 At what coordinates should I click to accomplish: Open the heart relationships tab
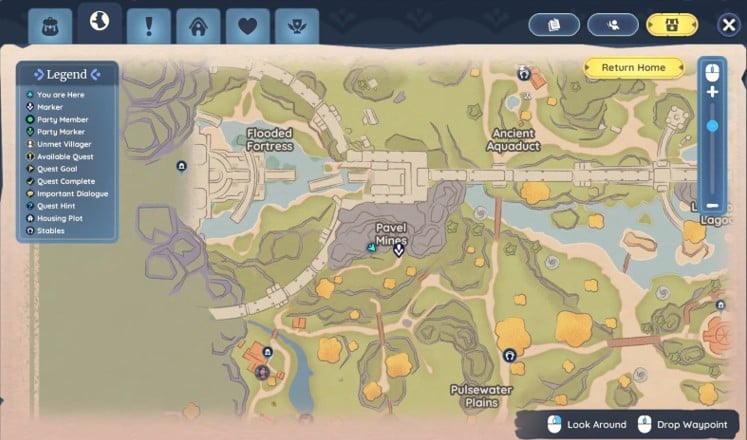pos(247,25)
